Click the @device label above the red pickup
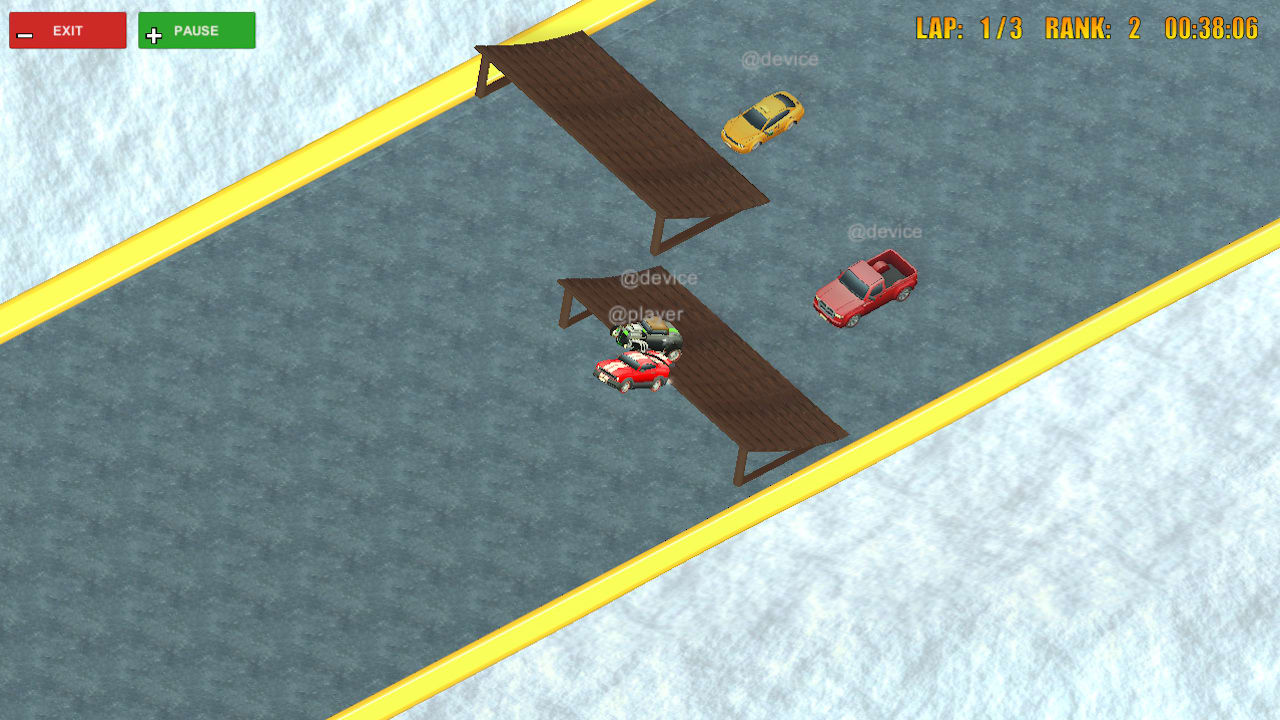This screenshot has height=720, width=1280. tap(885, 230)
